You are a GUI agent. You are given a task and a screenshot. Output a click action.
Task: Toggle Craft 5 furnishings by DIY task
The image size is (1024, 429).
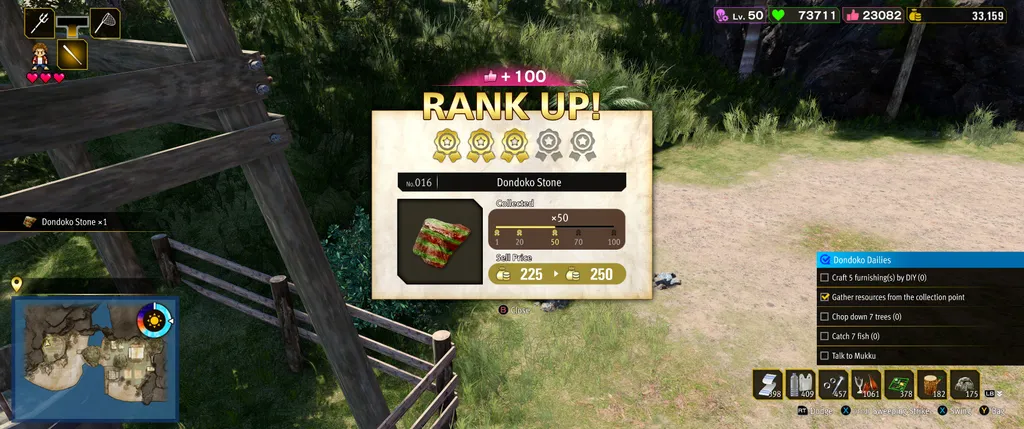823,278
